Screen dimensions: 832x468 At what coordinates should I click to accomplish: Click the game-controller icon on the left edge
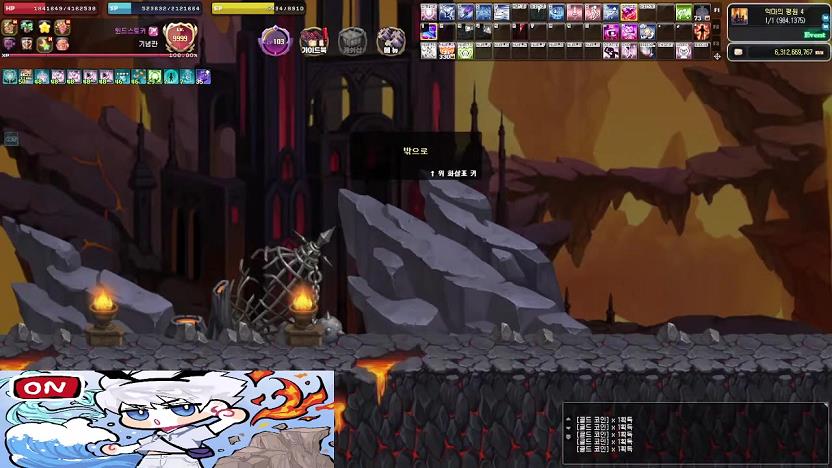[x=11, y=139]
